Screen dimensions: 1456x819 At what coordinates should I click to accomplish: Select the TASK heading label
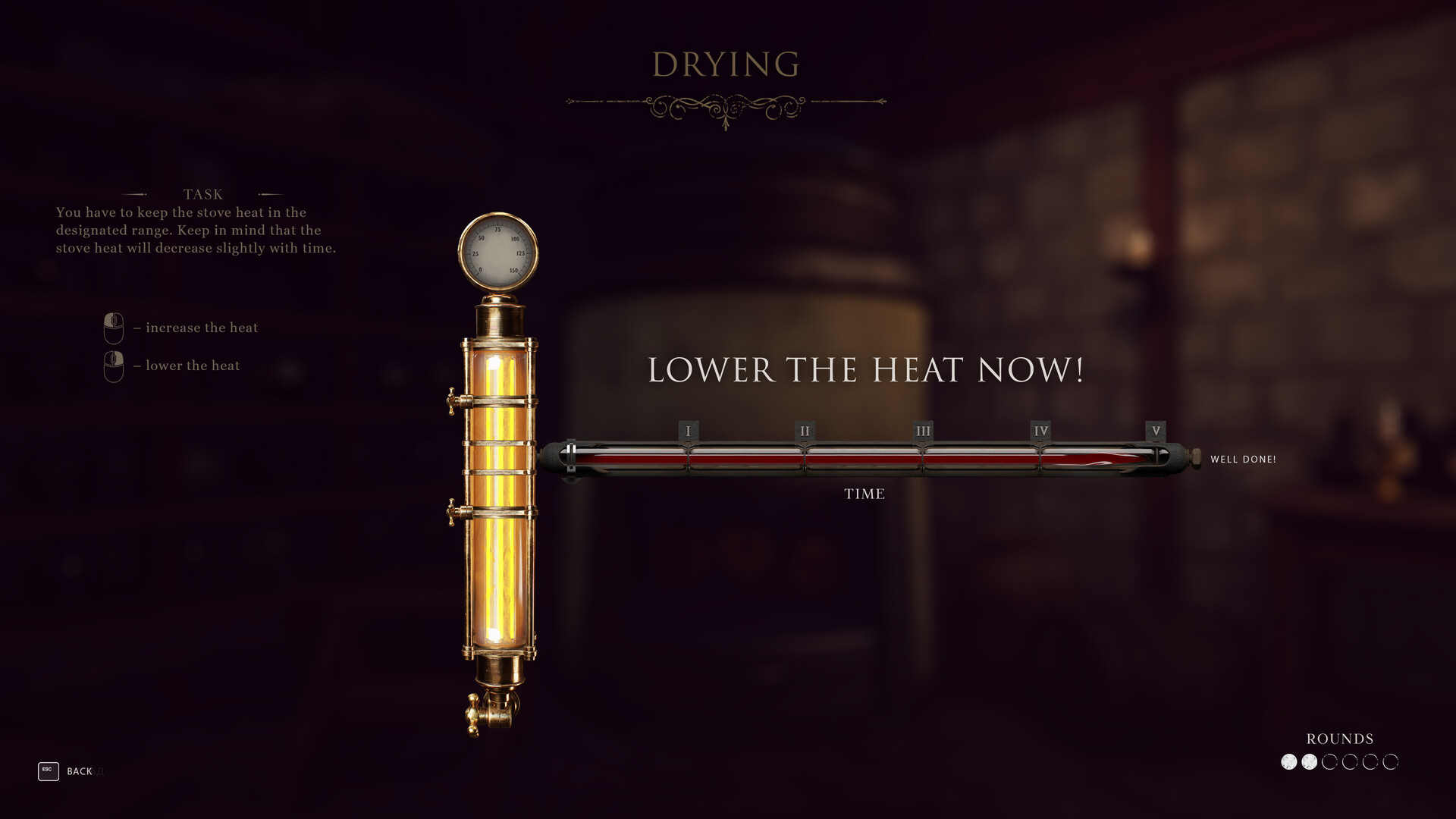tap(202, 194)
